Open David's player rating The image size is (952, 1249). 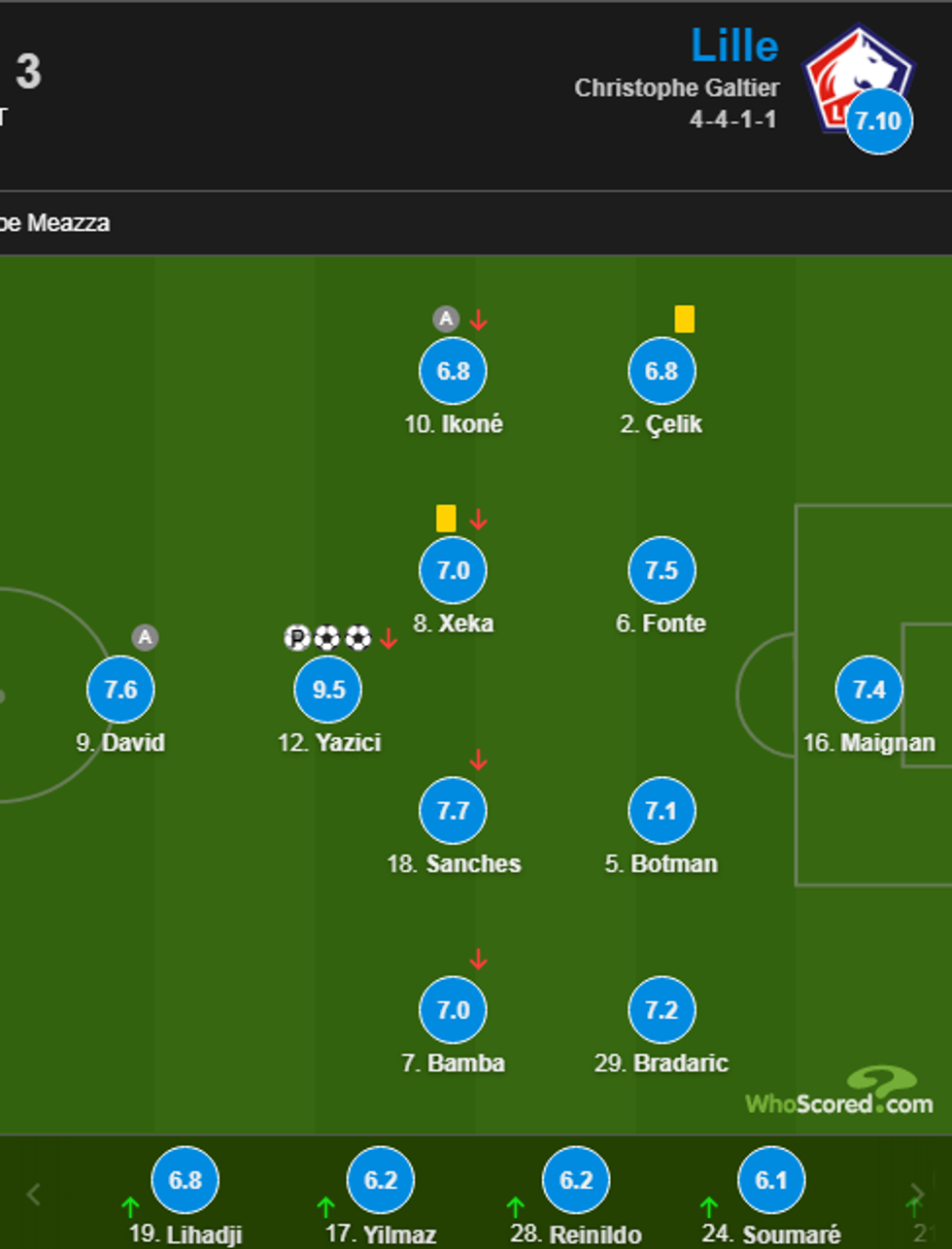tap(120, 690)
